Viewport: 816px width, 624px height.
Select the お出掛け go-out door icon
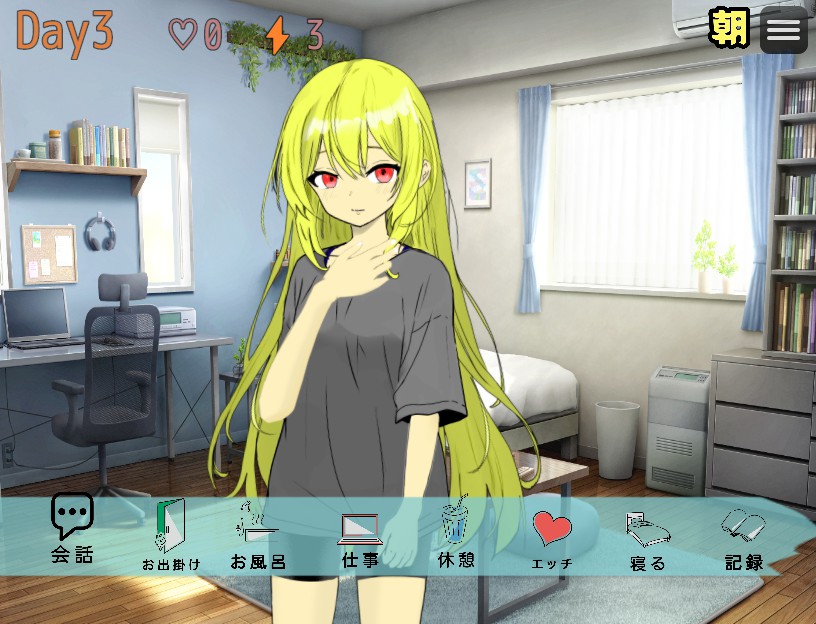point(170,534)
